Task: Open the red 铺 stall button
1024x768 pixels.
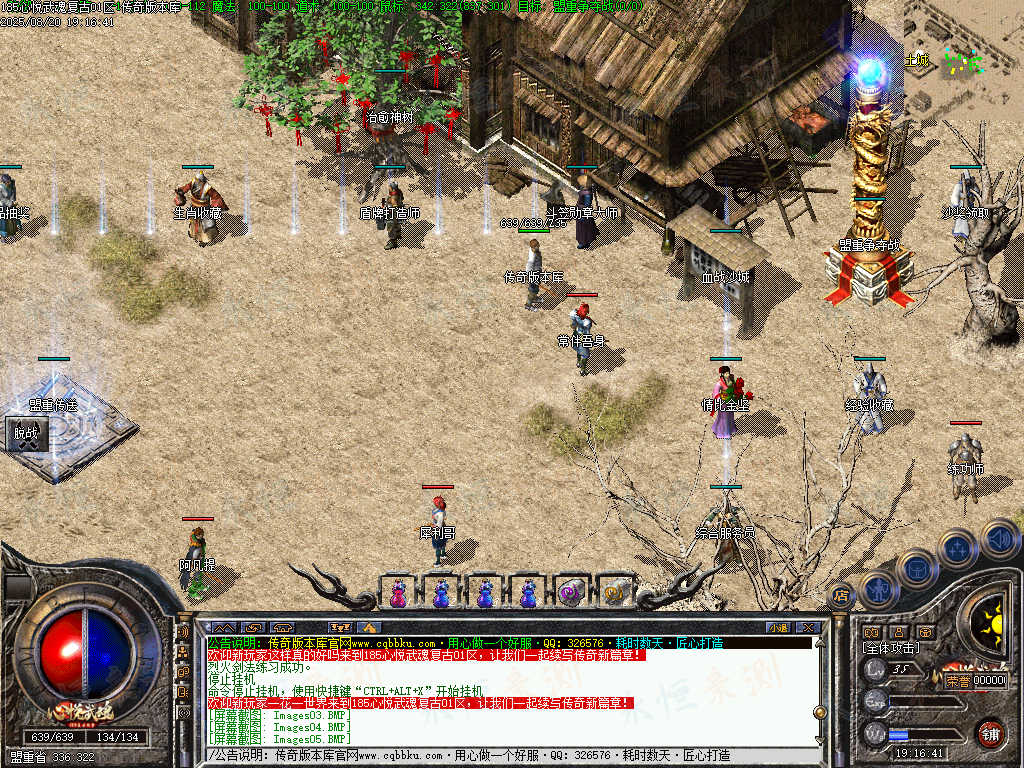Action: tap(990, 733)
